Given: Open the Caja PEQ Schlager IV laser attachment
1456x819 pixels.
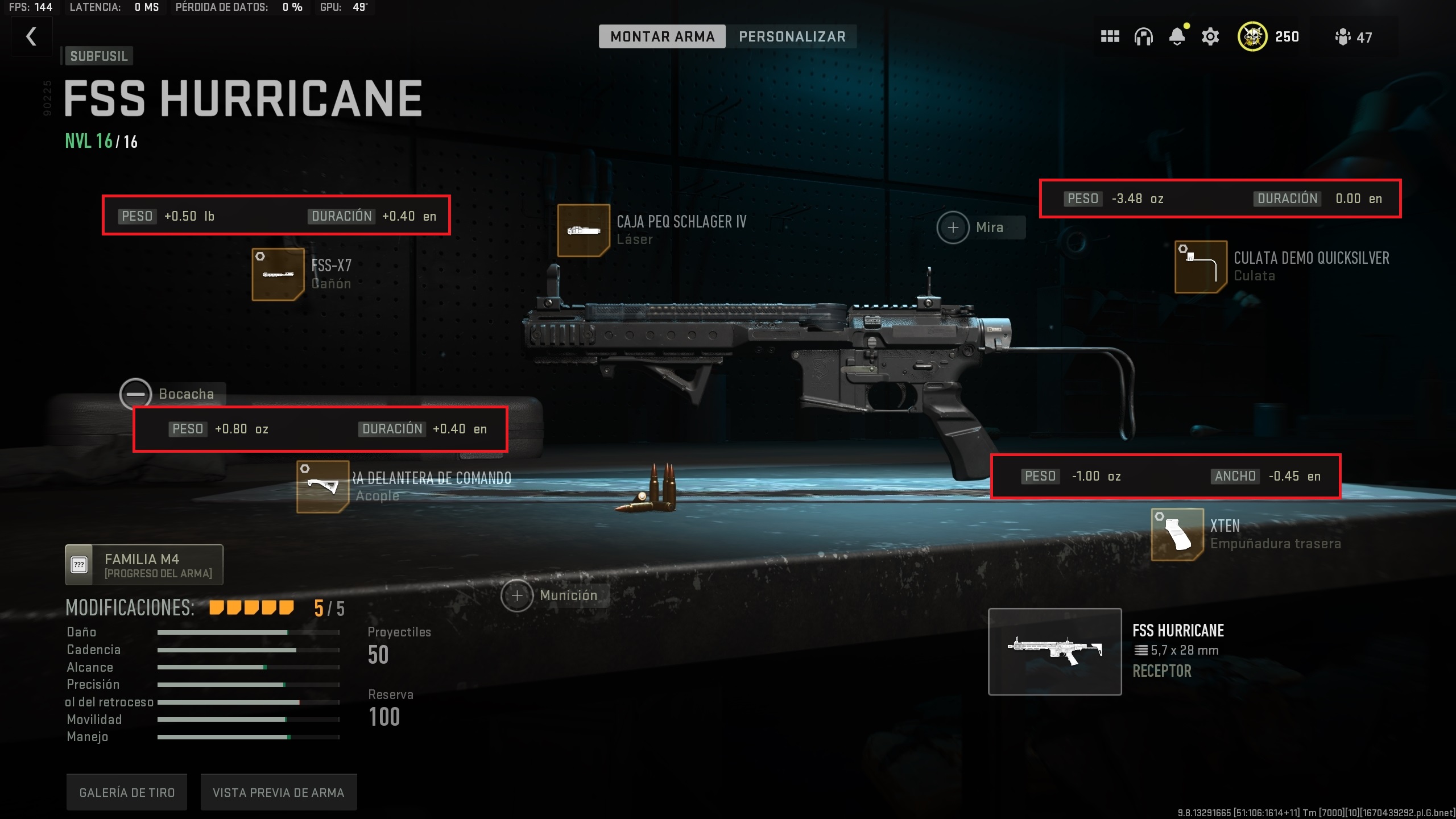Looking at the screenshot, I should [584, 230].
